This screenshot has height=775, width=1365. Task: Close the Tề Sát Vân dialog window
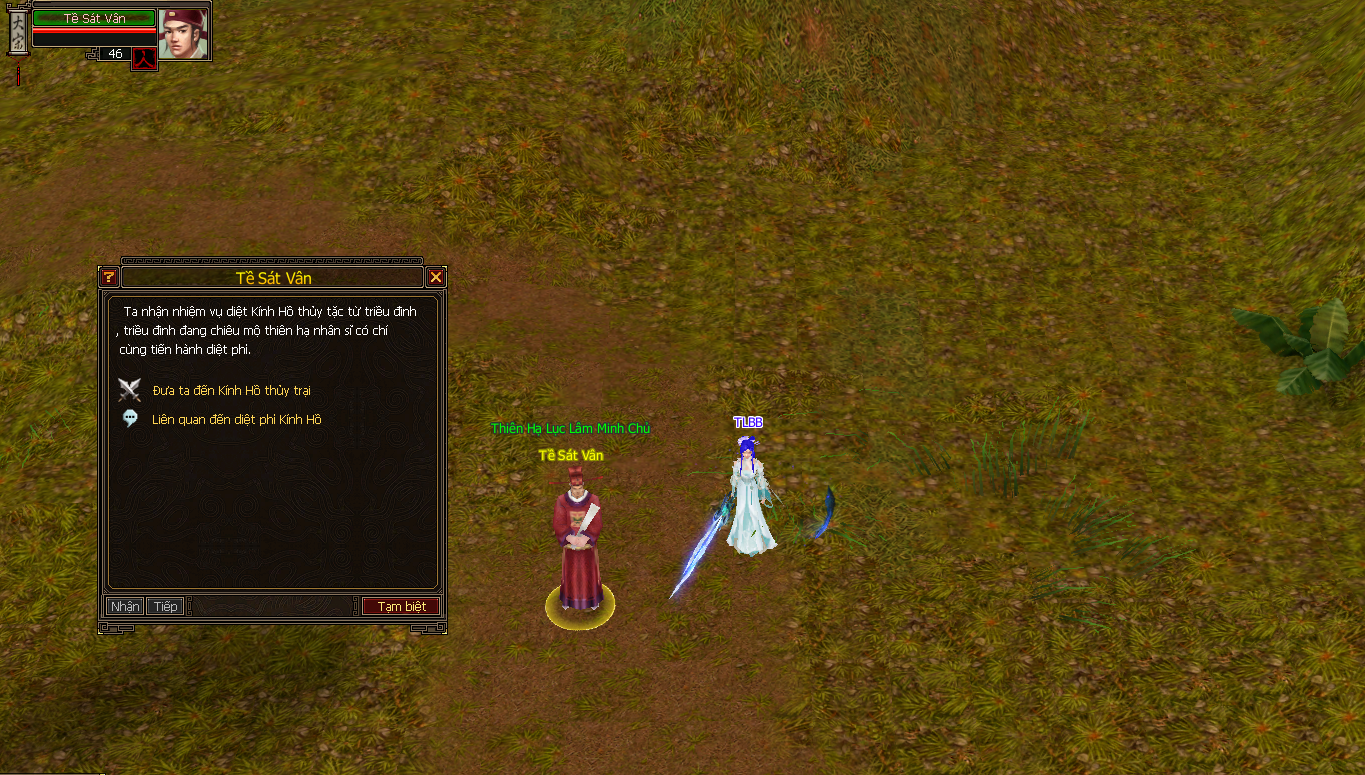click(436, 277)
